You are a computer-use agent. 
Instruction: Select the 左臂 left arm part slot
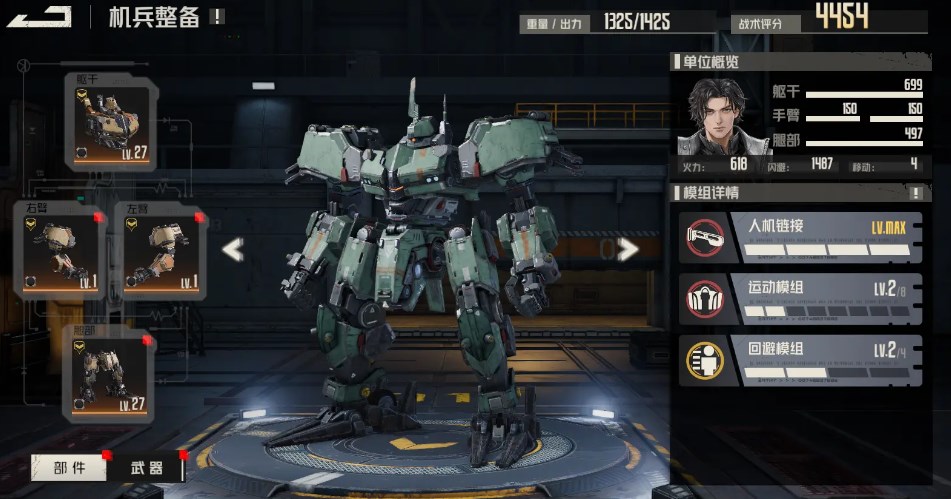point(162,254)
